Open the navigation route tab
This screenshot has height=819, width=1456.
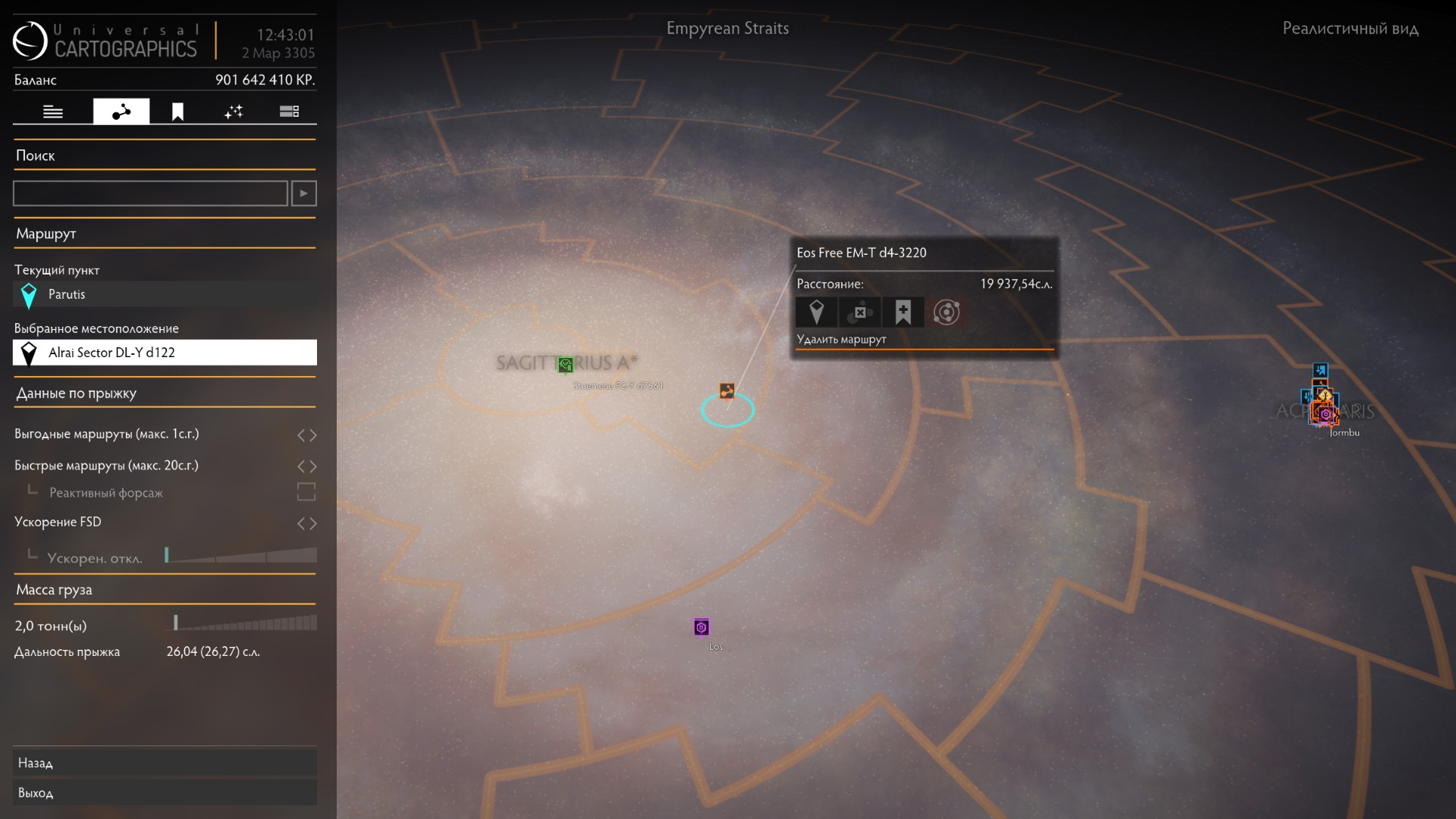click(x=121, y=111)
